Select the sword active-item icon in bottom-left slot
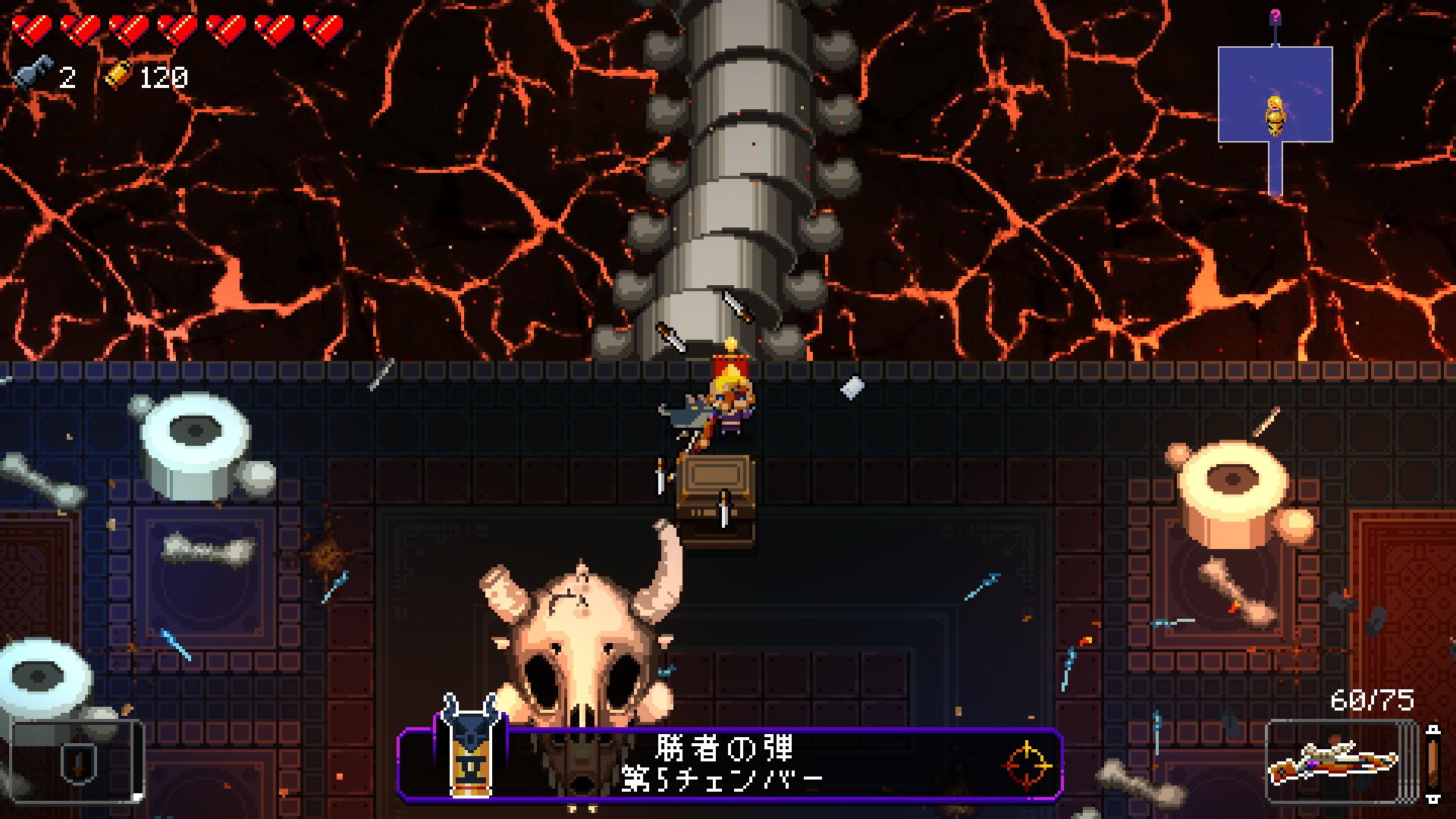Image resolution: width=1456 pixels, height=819 pixels. (x=78, y=764)
